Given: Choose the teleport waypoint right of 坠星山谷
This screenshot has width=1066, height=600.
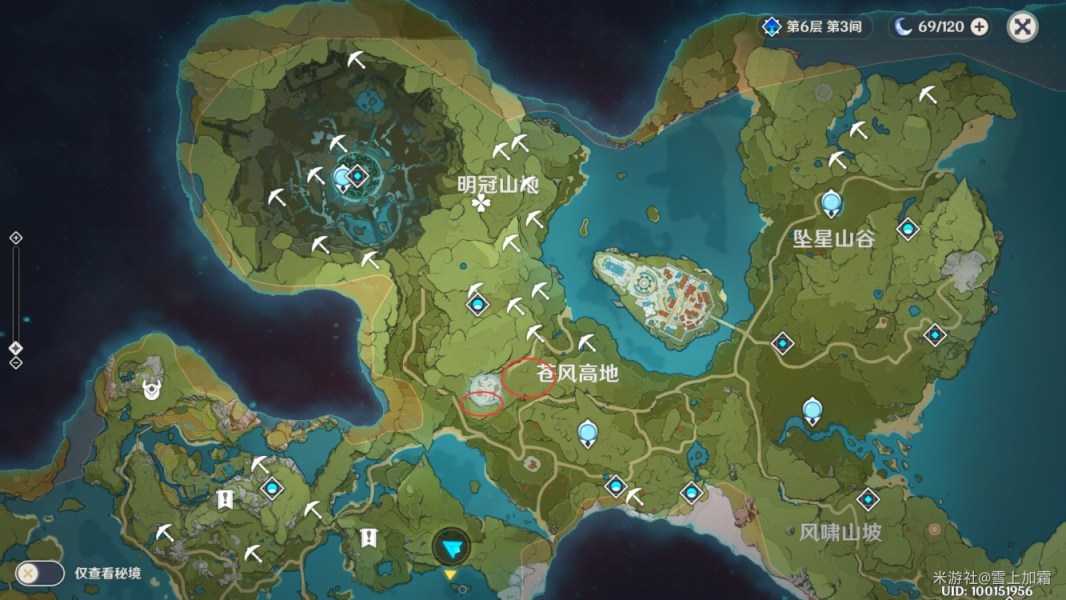Looking at the screenshot, I should tap(907, 229).
